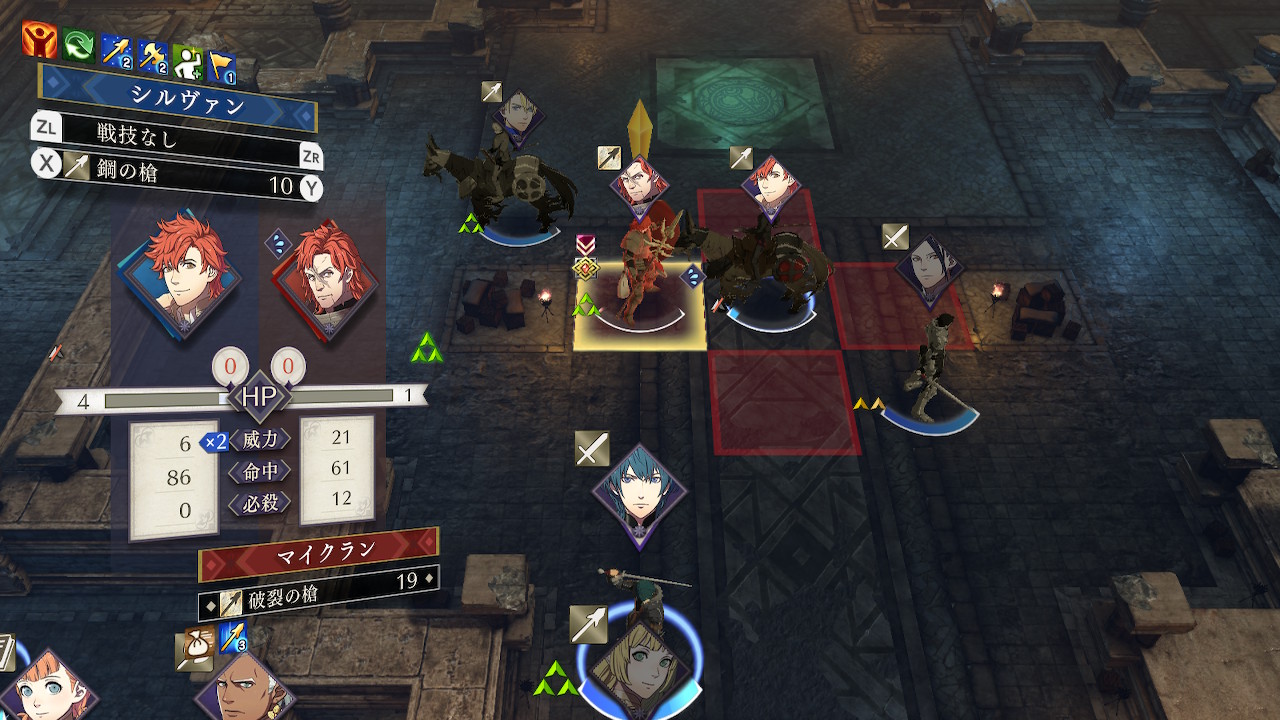Select the blue flag level 1 icon
The image size is (1280, 720).
221,67
